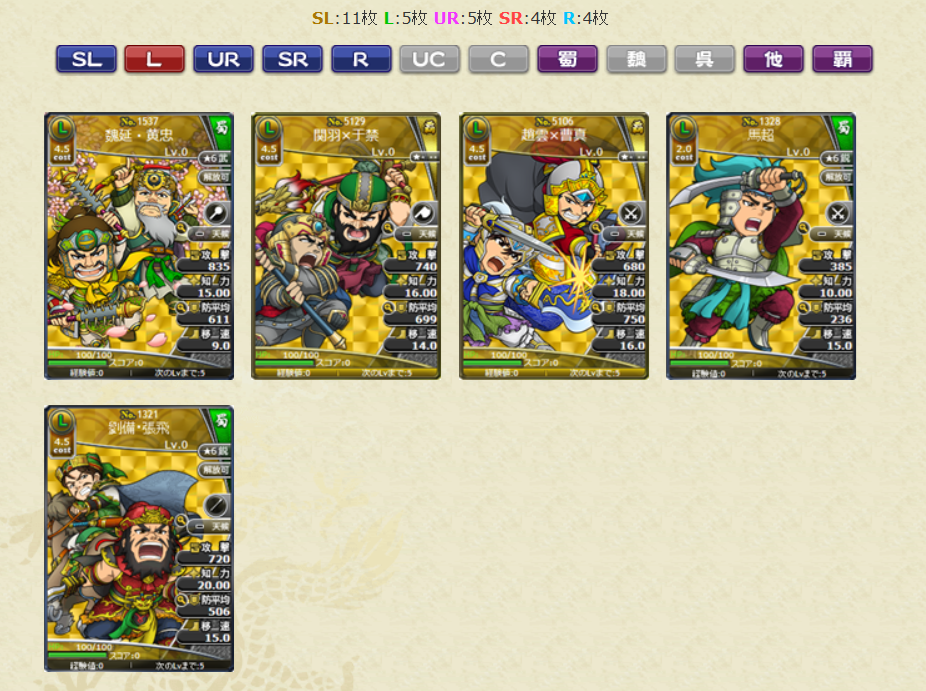Toggle the UC rarity filter
This screenshot has height=691, width=926.
click(429, 59)
